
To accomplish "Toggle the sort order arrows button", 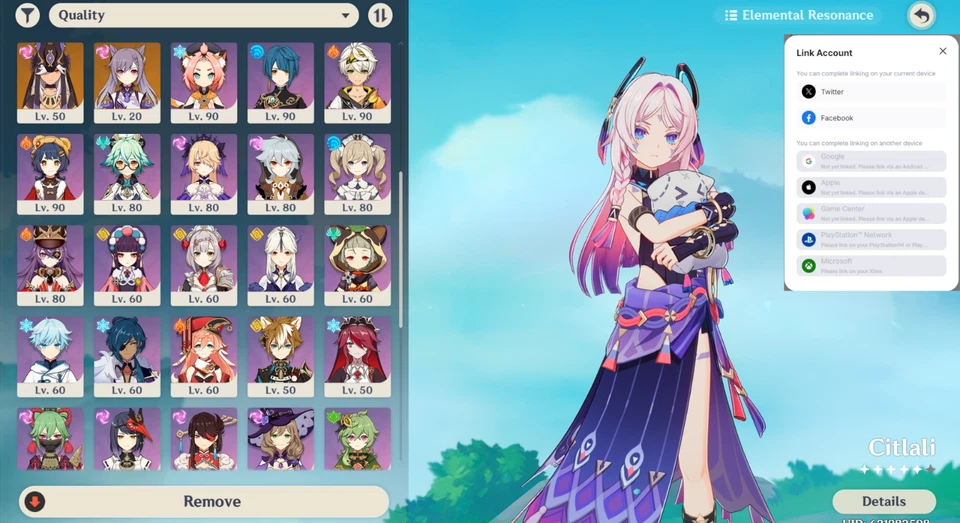I will point(380,15).
